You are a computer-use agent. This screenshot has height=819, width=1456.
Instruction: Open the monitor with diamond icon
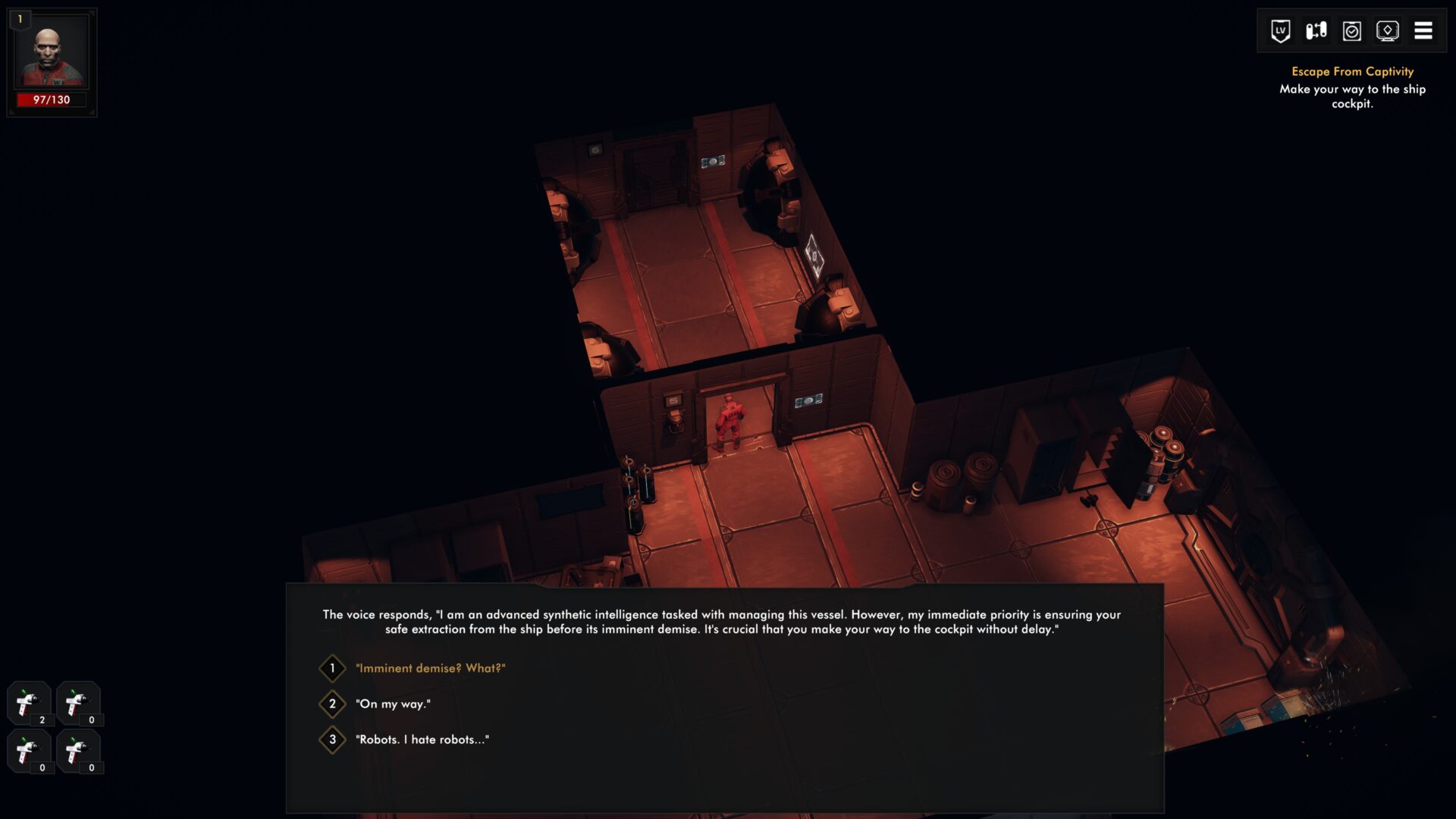click(1387, 31)
